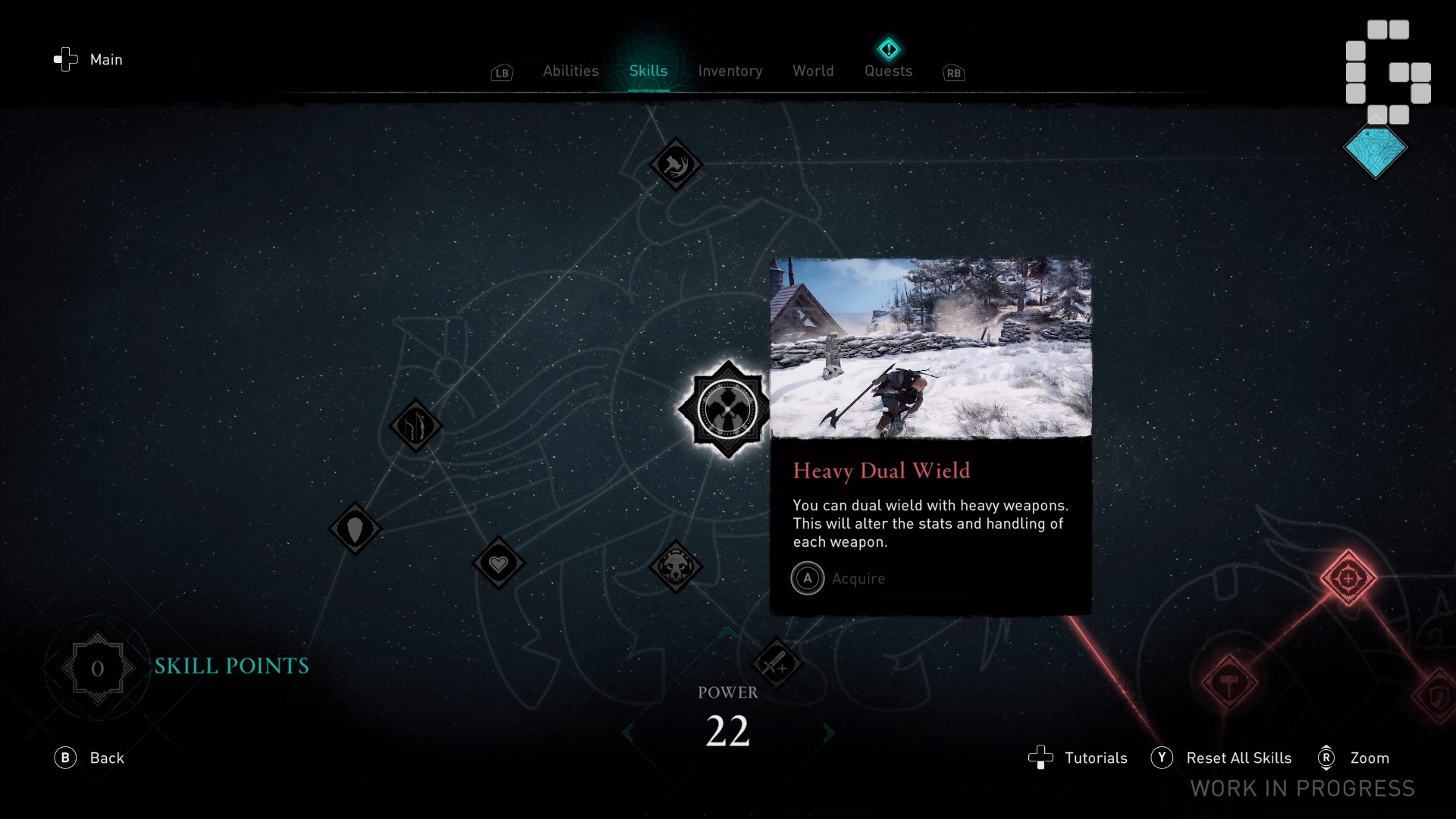Activate Reset All Skills
Viewport: 1456px width, 819px height.
point(1239,758)
